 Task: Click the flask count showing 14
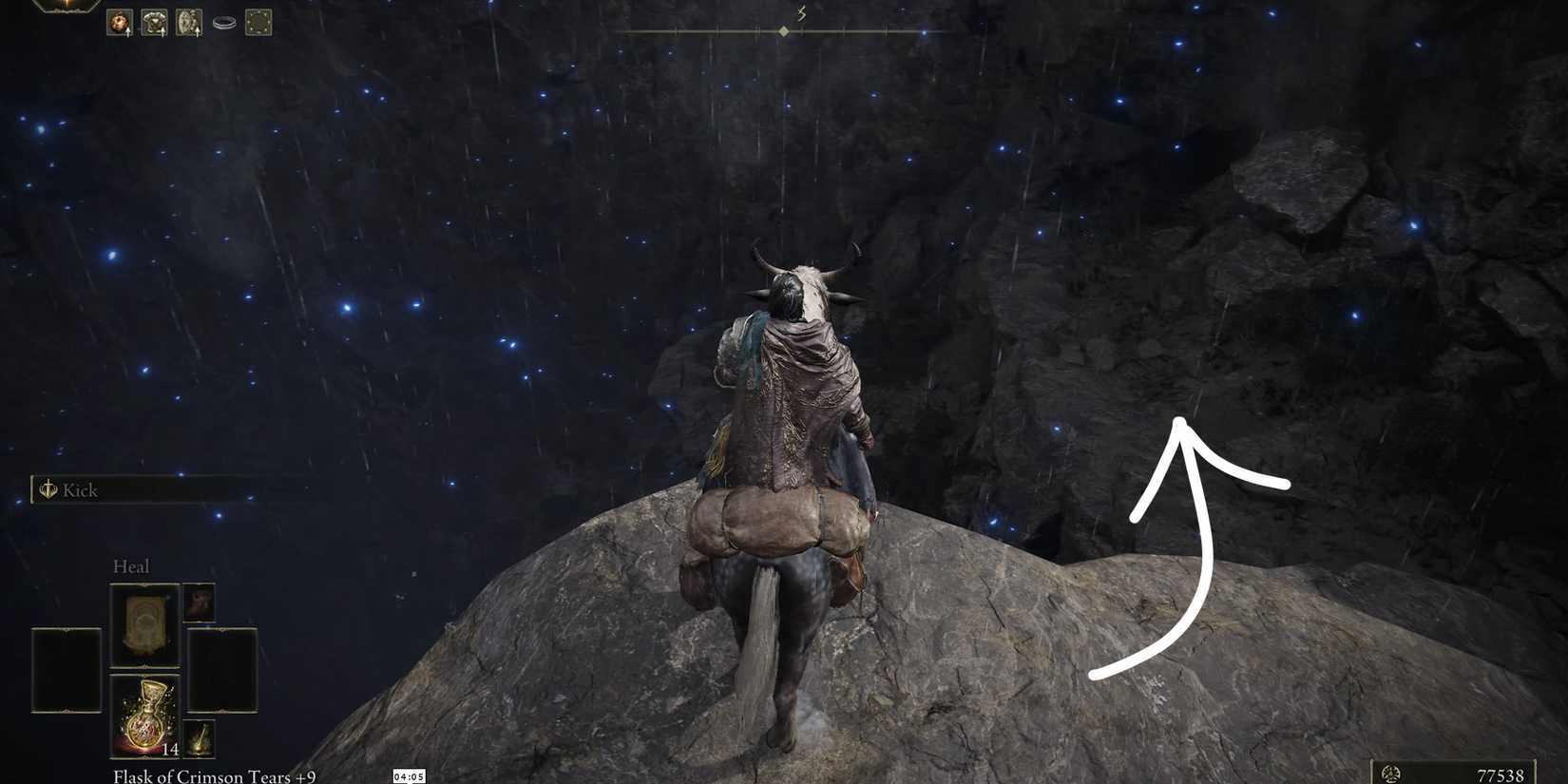point(171,749)
